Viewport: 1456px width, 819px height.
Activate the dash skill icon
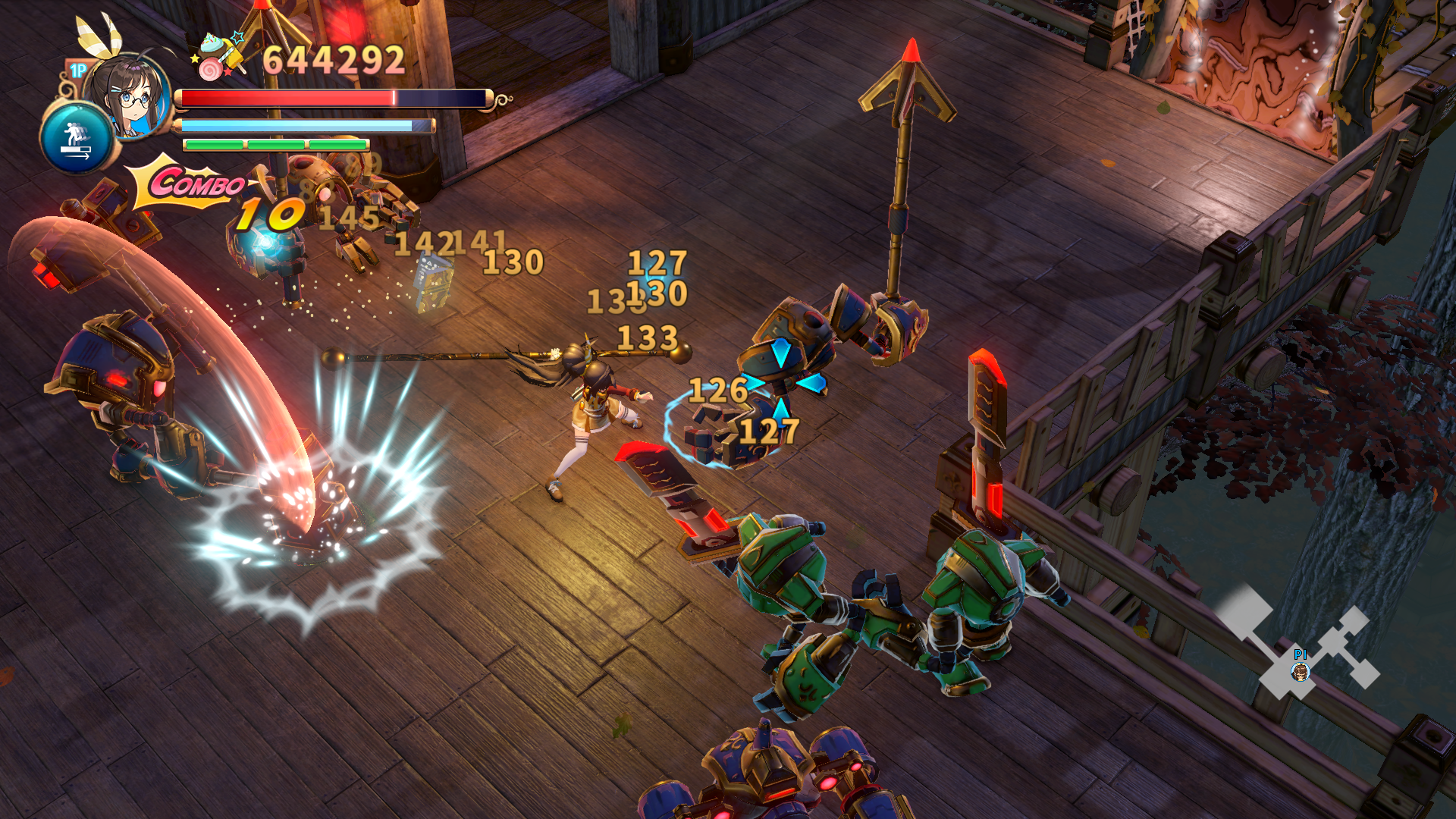(76, 140)
